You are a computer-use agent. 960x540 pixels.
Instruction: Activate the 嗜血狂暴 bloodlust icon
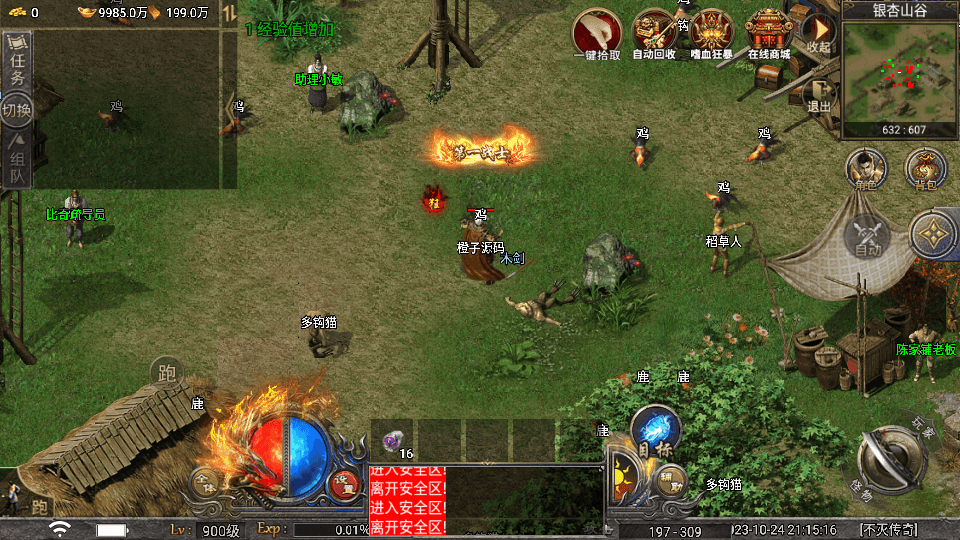712,31
